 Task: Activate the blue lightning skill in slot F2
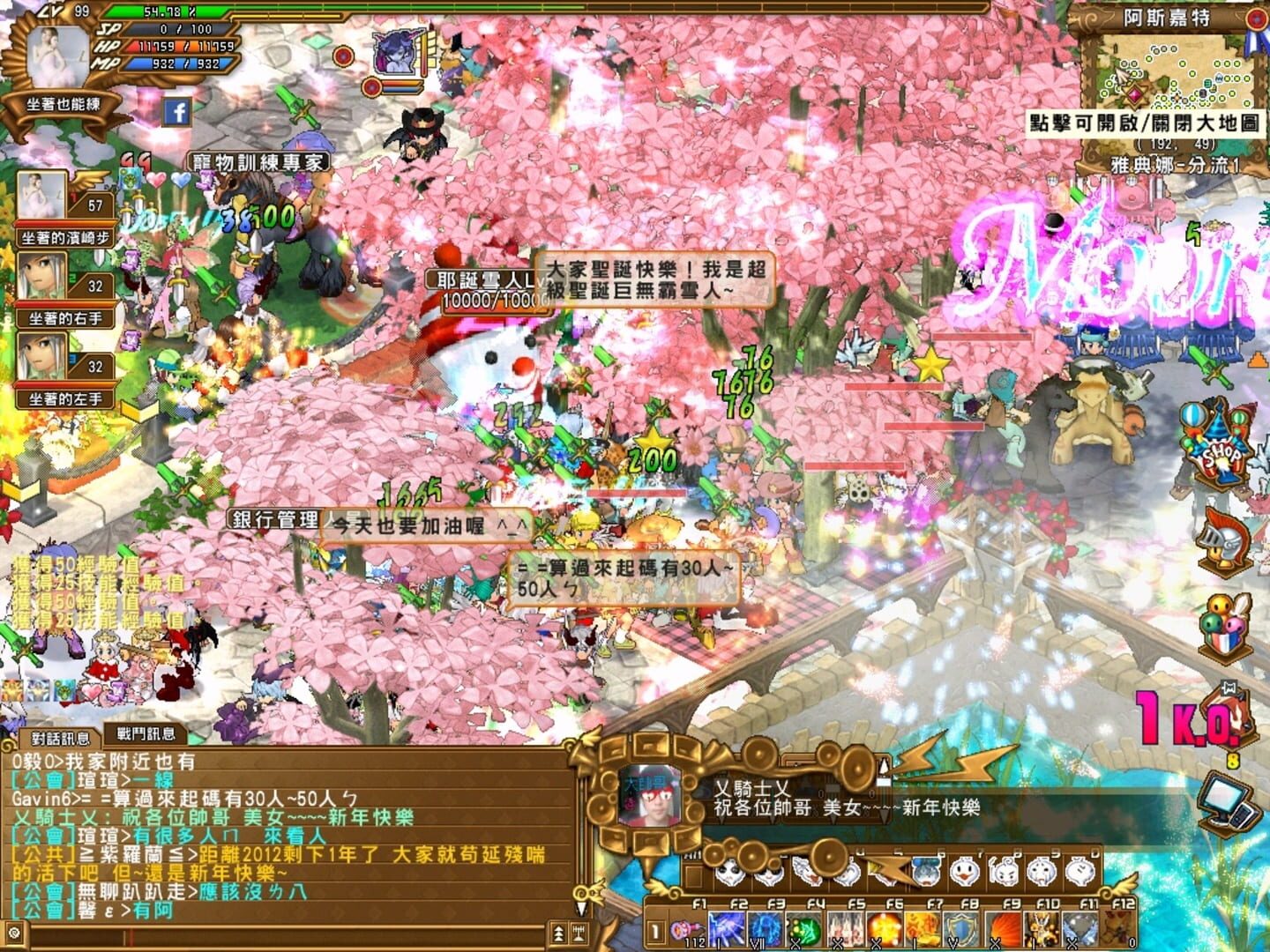click(x=726, y=927)
